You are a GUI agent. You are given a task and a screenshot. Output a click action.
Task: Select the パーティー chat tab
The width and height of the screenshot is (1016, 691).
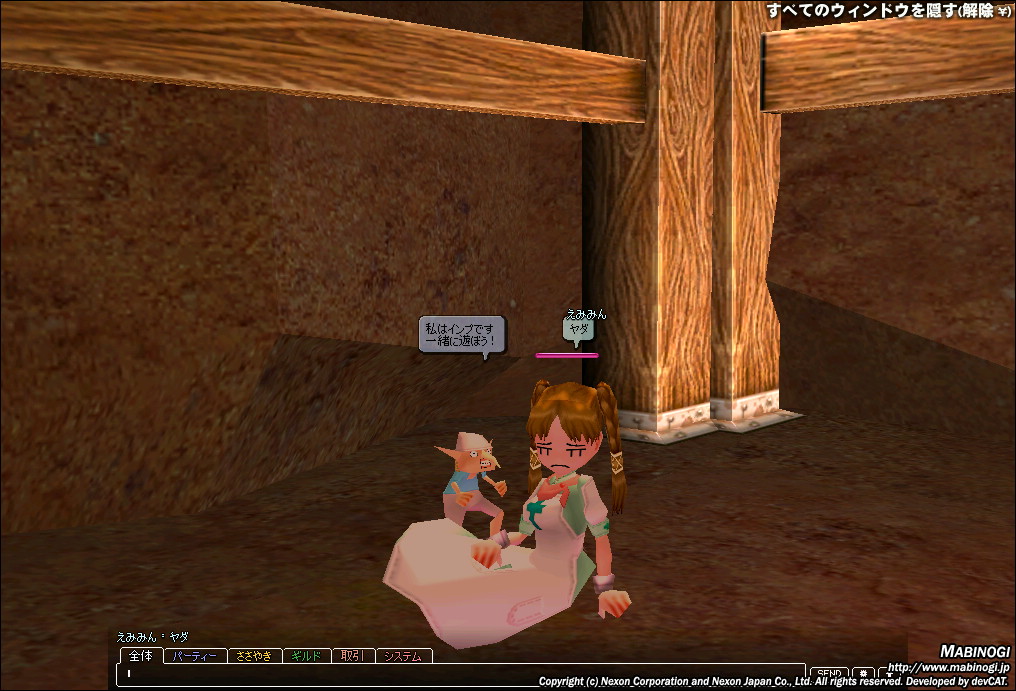coord(195,657)
